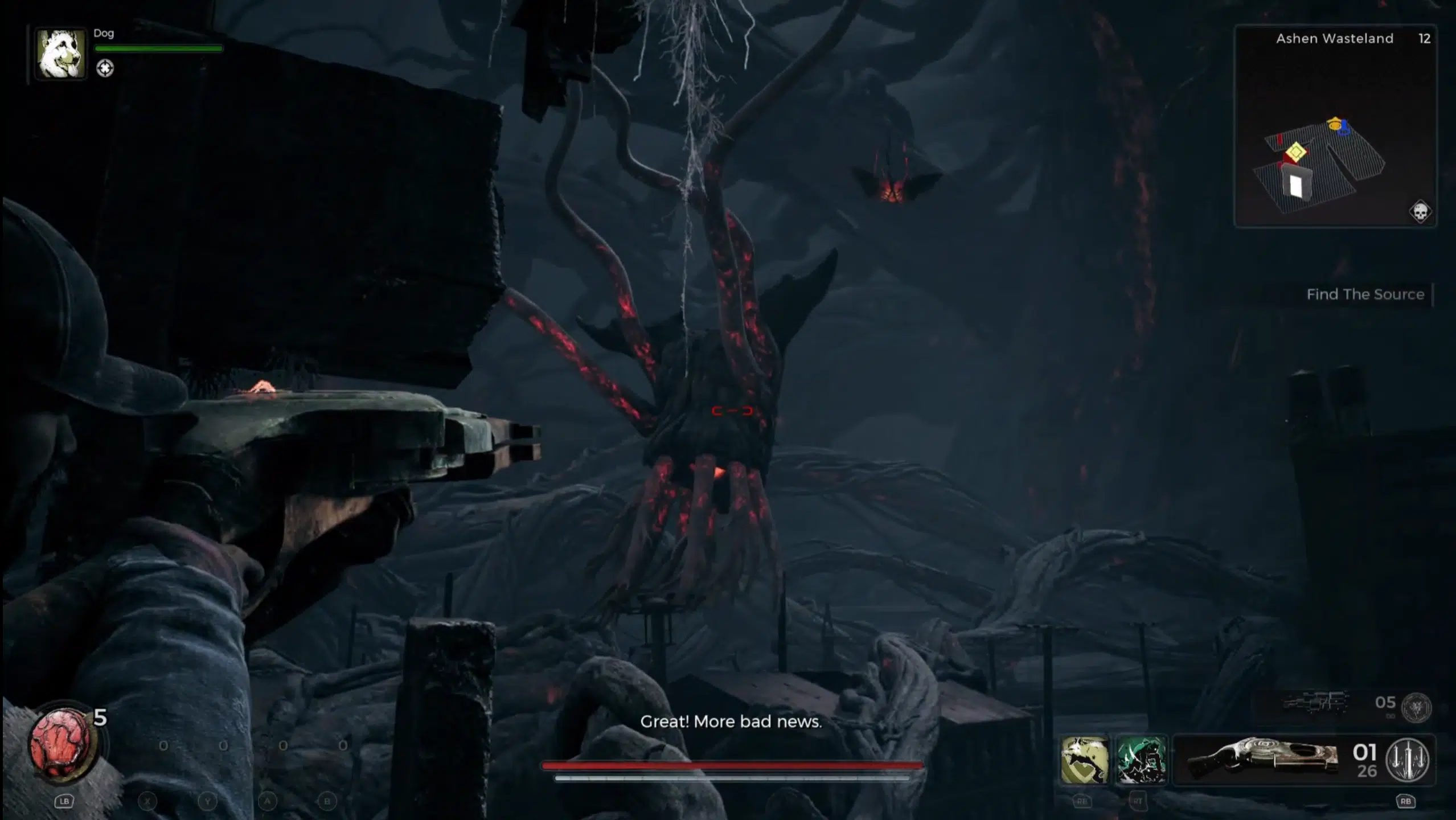Screen dimensions: 1456x820
Task: Expand the B equipment slot
Action: 326,801
